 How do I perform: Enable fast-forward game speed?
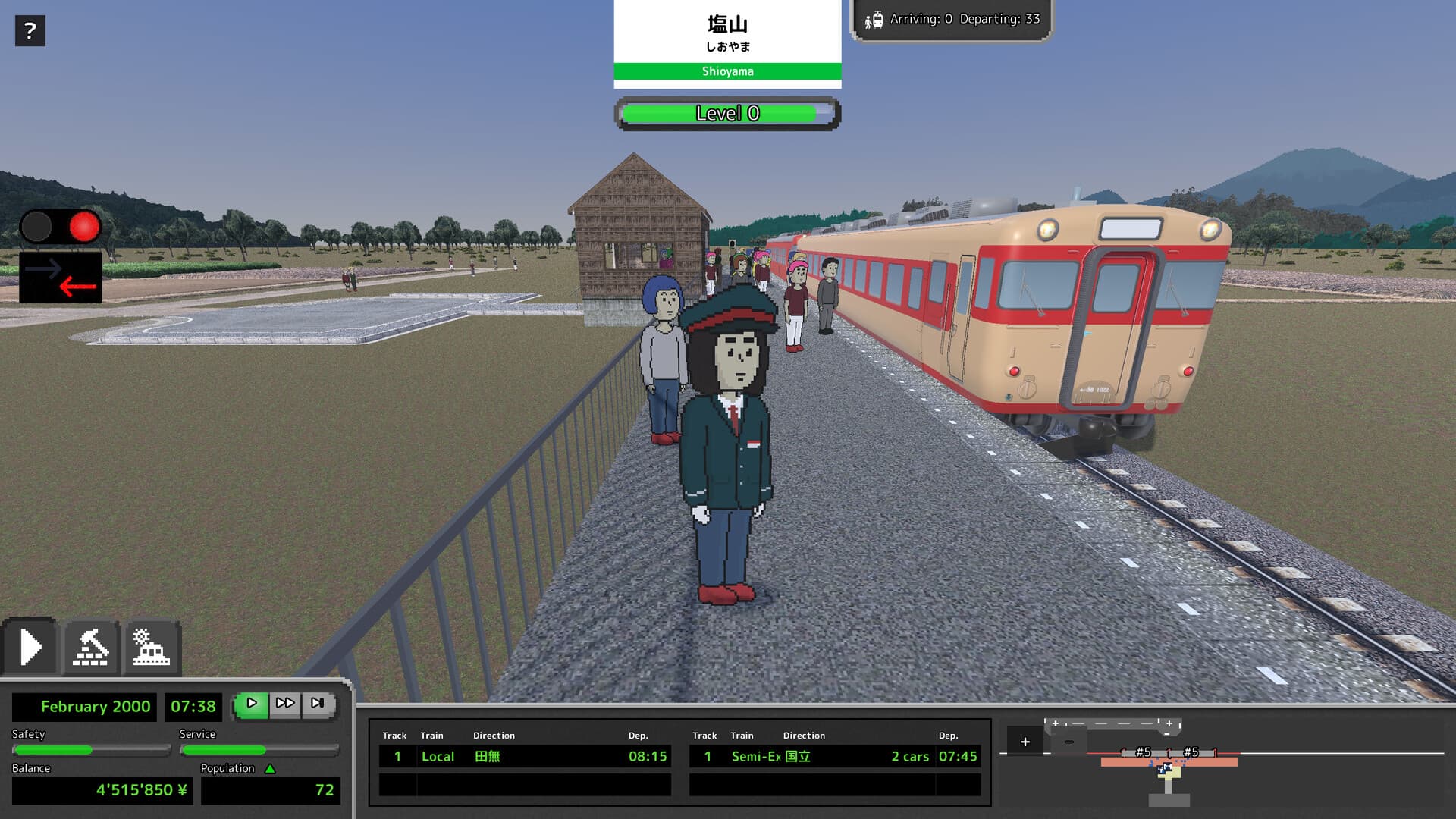(286, 704)
